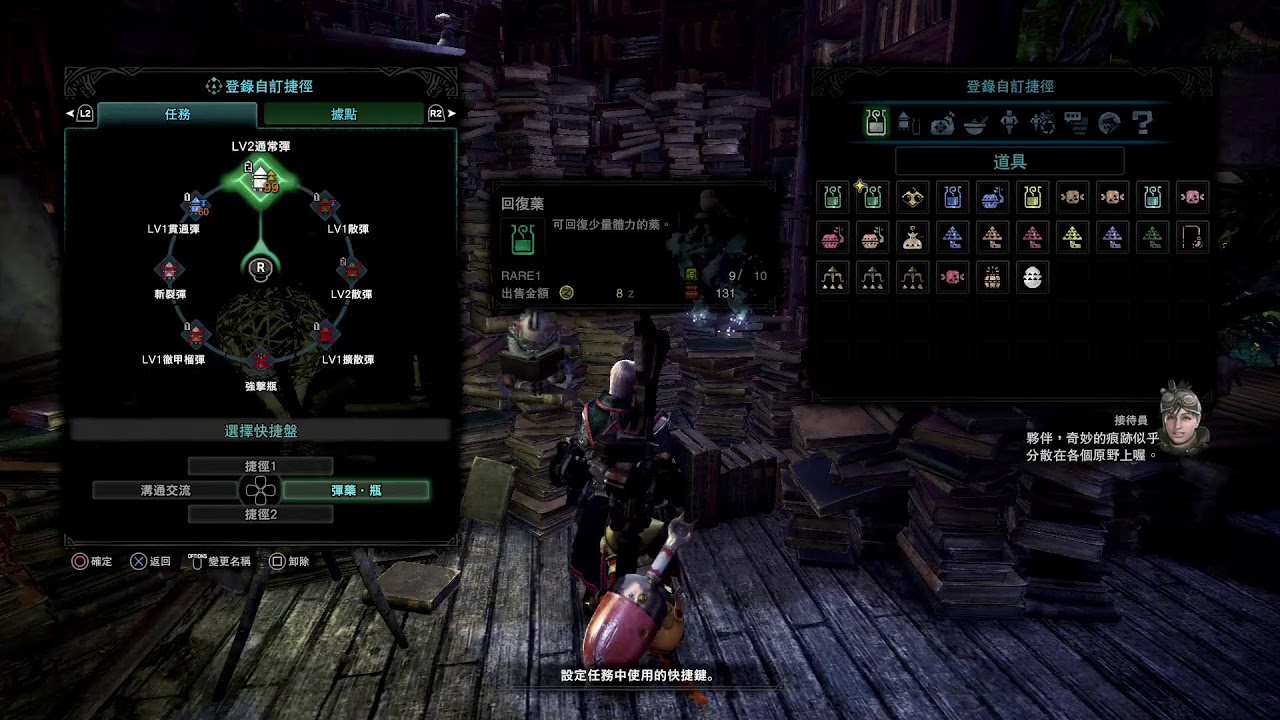Select the white egg item

click(x=1032, y=277)
